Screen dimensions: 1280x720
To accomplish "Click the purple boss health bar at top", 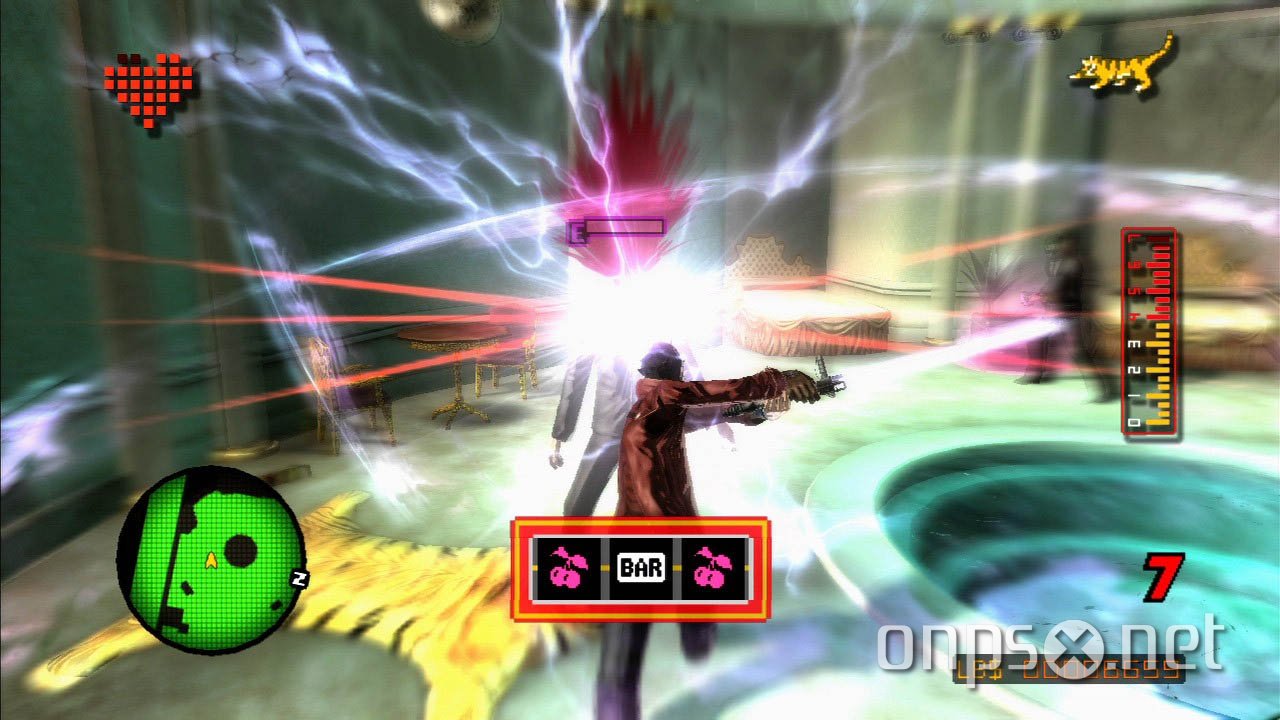I will 615,226.
